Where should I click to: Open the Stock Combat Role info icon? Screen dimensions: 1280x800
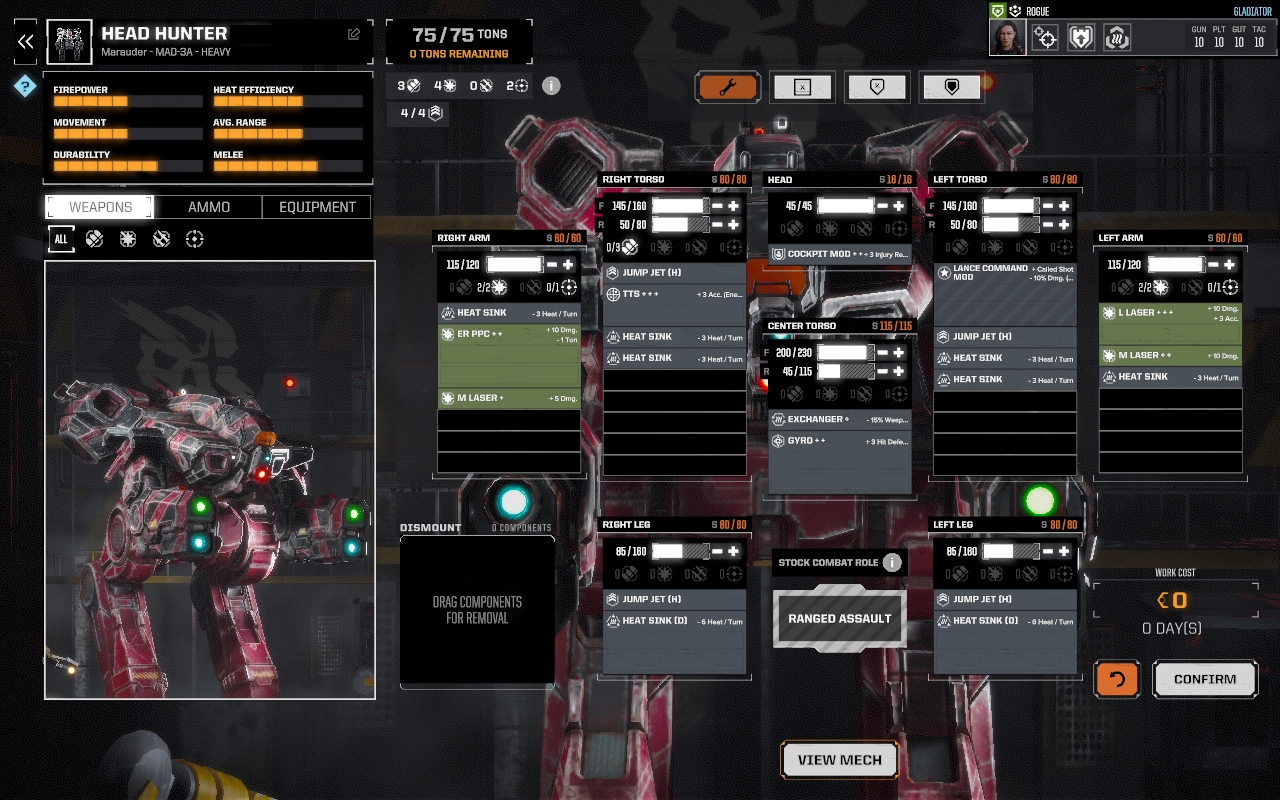point(892,562)
